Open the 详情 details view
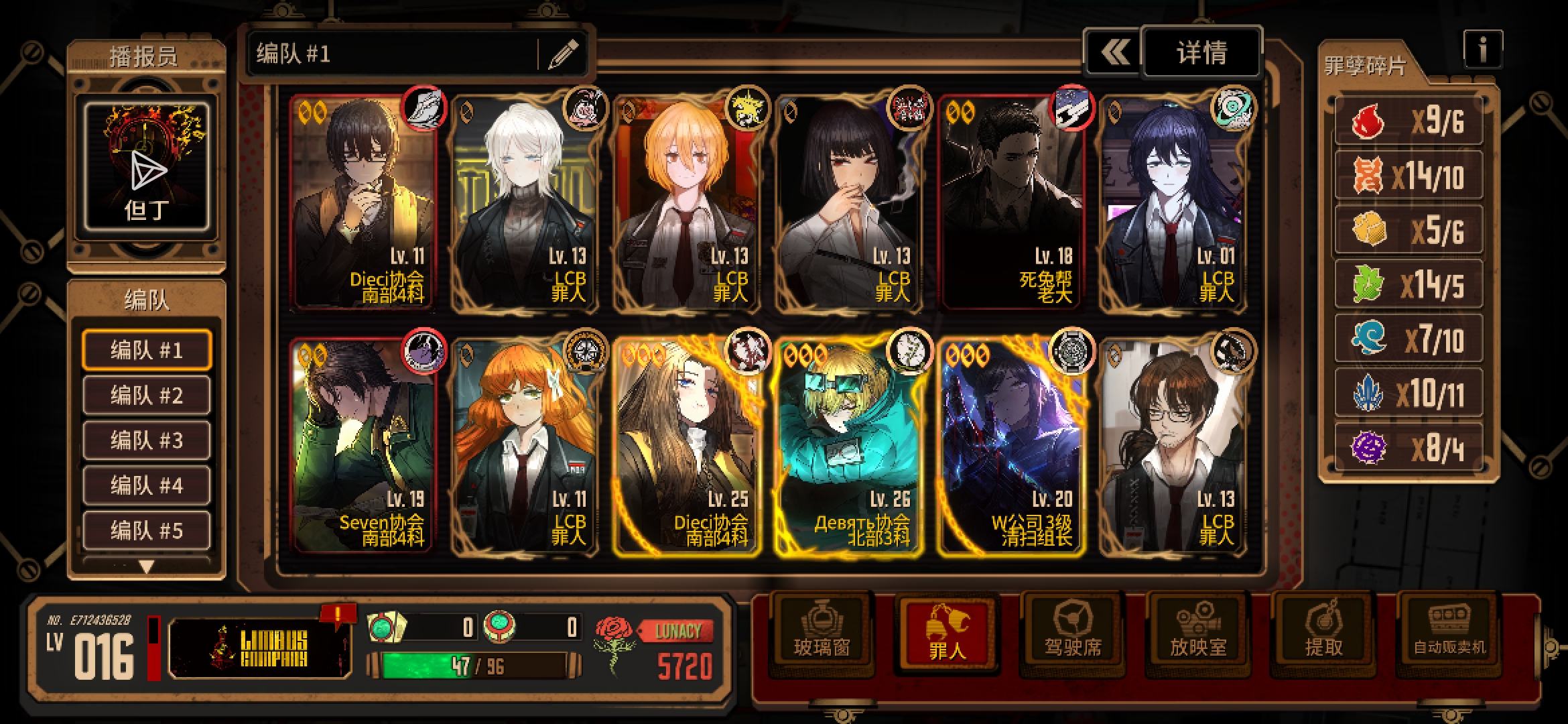Image resolution: width=1568 pixels, height=724 pixels. pos(1201,52)
